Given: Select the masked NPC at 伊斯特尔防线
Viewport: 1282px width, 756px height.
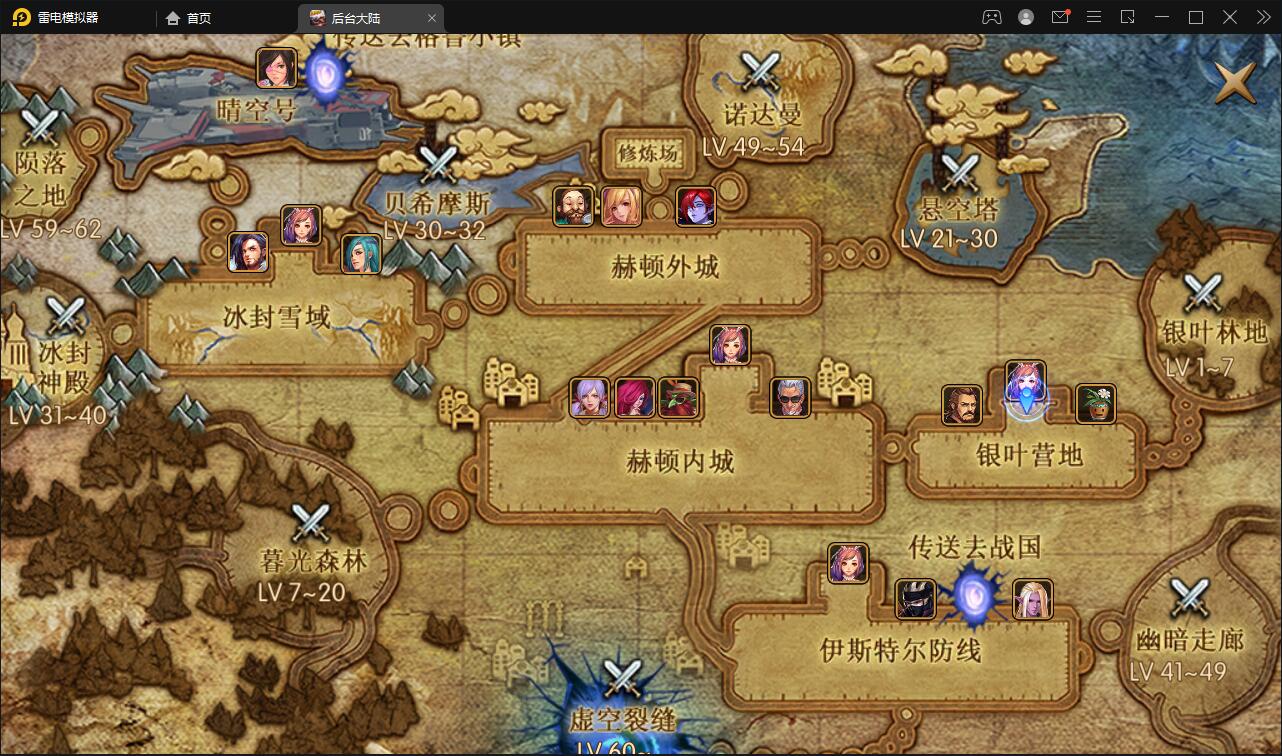Looking at the screenshot, I should [x=915, y=597].
